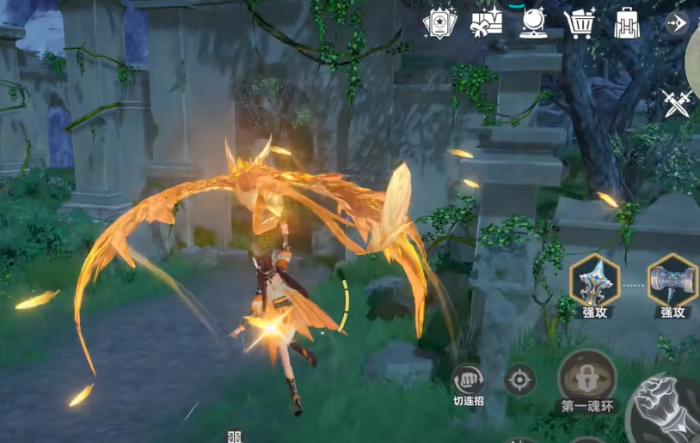This screenshot has width=700, height=443.
Task: Expand the arrow menu button
Action: click(676, 22)
